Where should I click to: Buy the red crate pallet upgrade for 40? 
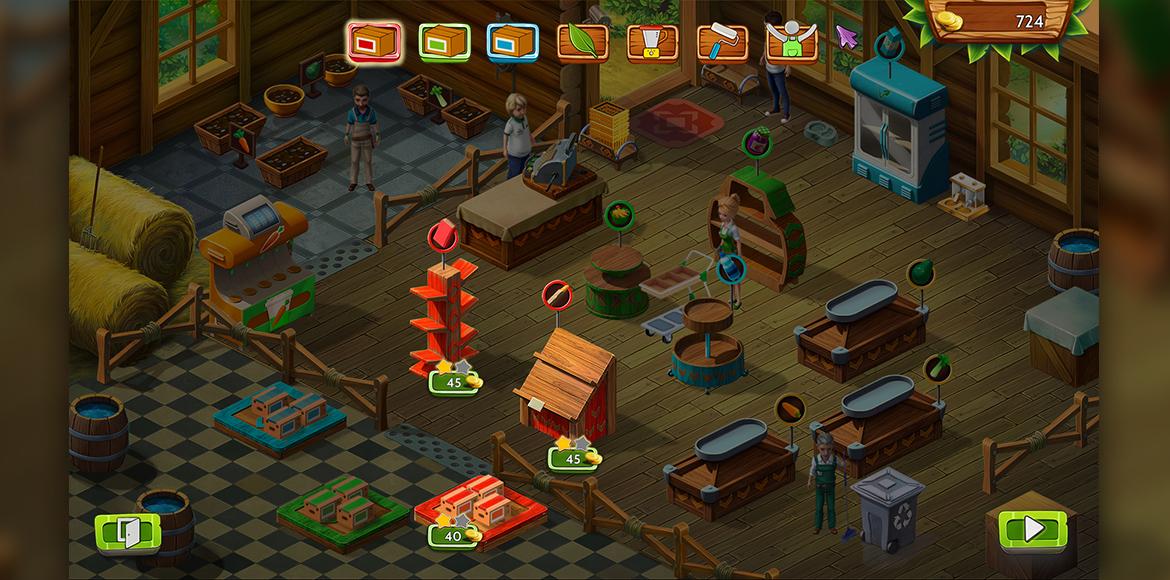(455, 535)
